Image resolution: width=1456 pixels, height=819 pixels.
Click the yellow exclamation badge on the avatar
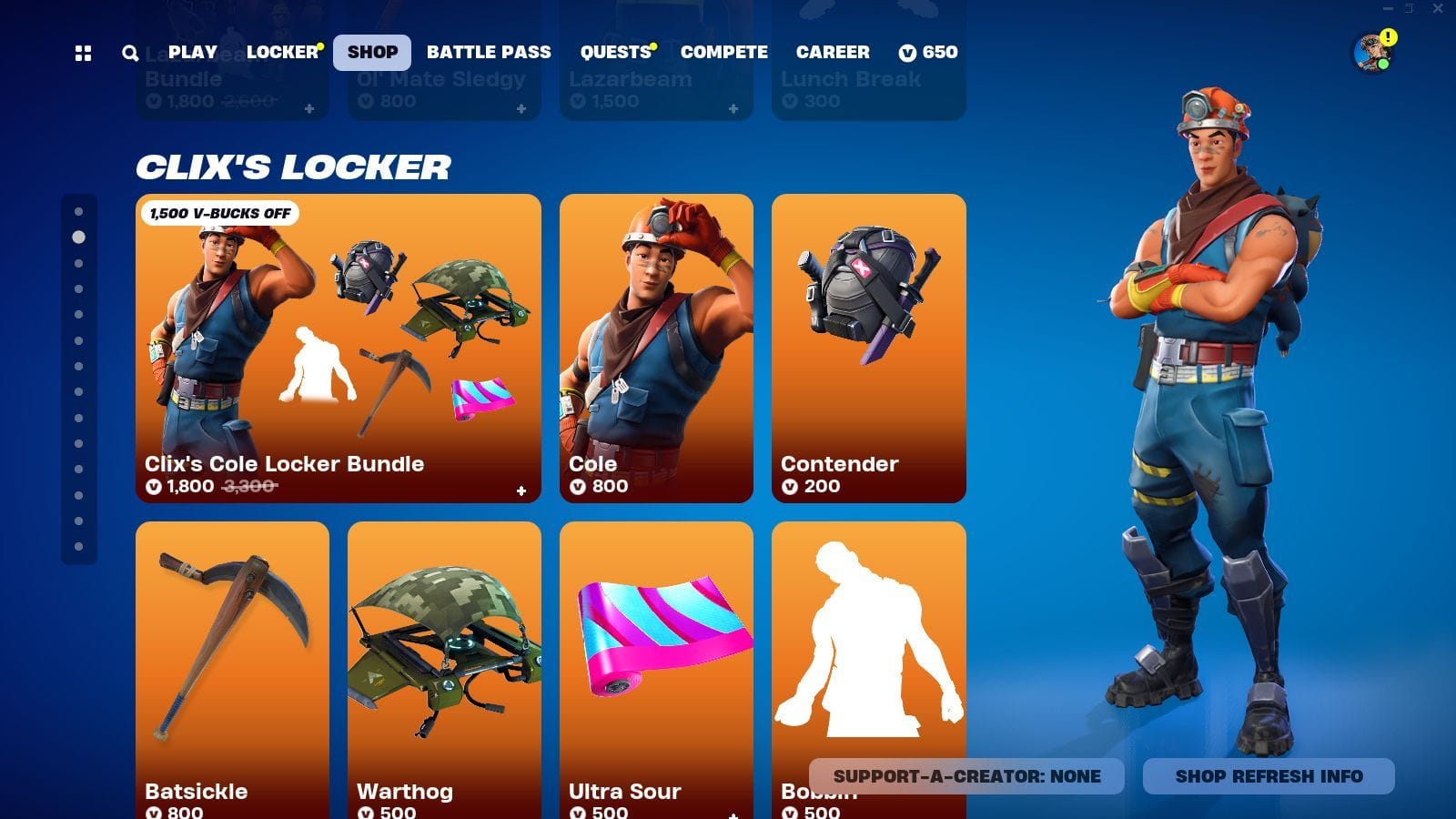[x=1387, y=38]
